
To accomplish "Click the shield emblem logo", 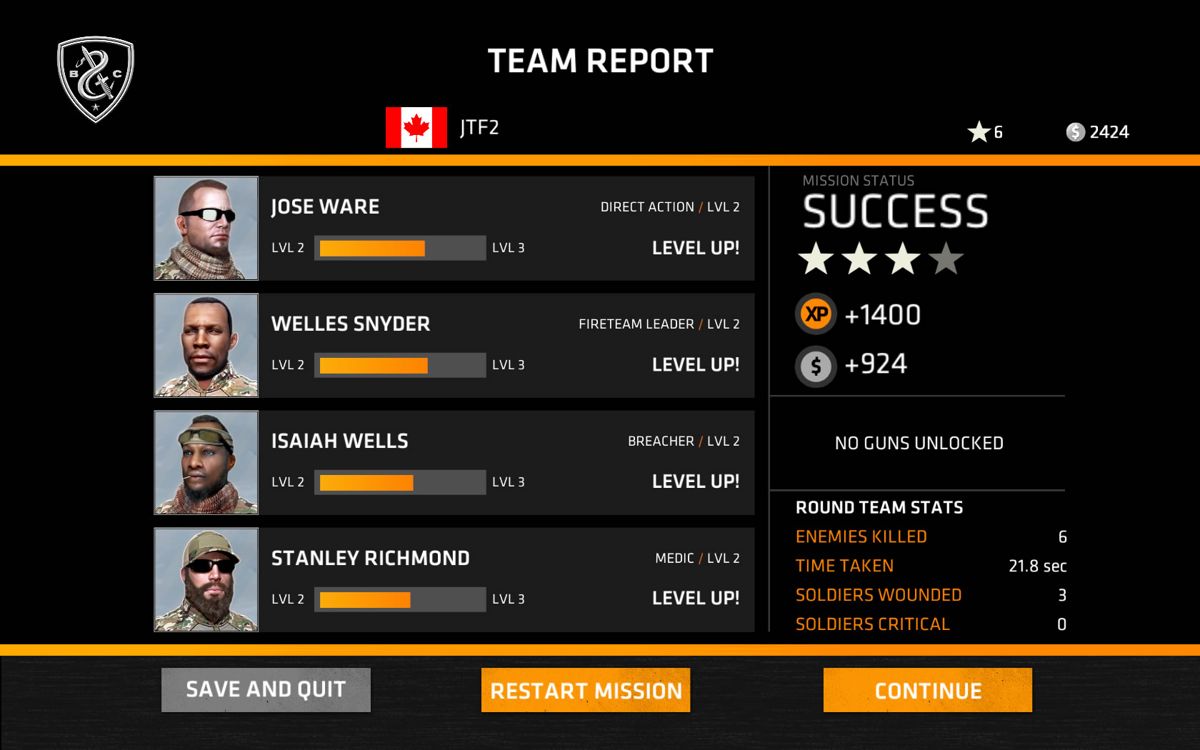I will 96,78.
